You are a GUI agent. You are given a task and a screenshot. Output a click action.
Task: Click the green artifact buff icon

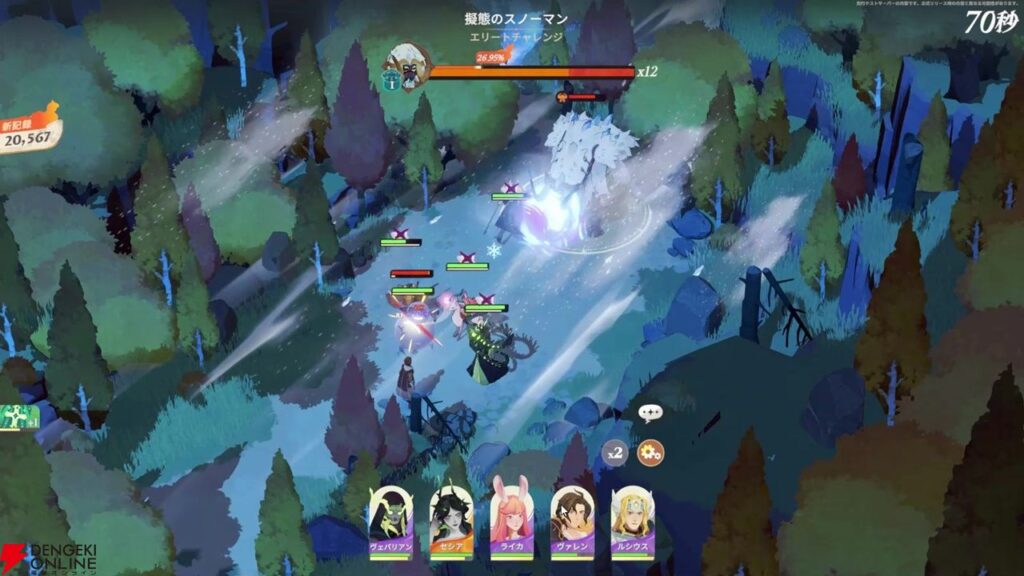(12, 417)
